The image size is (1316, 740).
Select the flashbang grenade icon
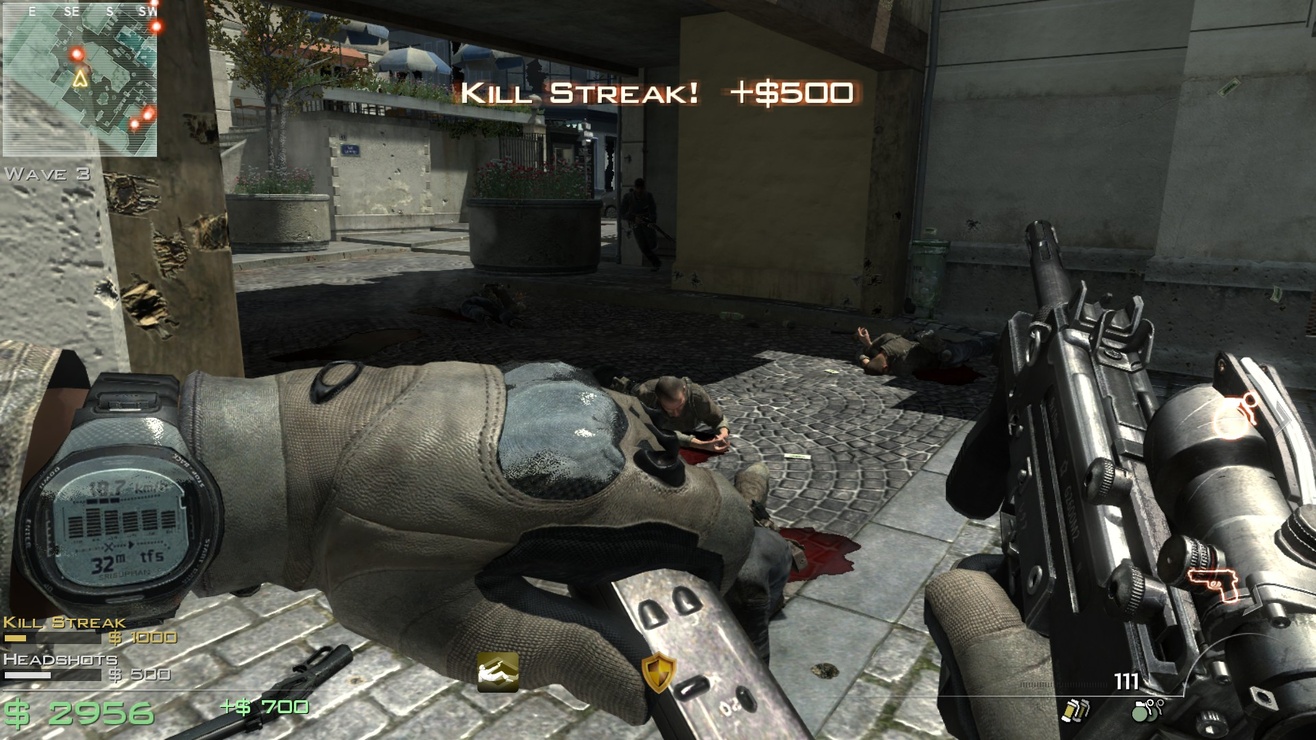1076,710
